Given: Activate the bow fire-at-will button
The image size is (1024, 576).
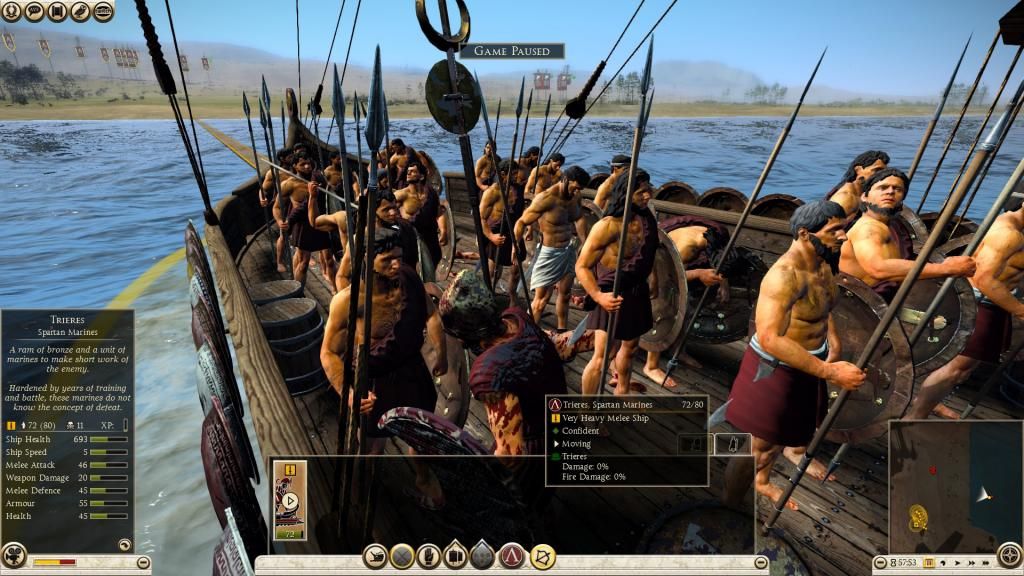Looking at the screenshot, I should tap(543, 556).
